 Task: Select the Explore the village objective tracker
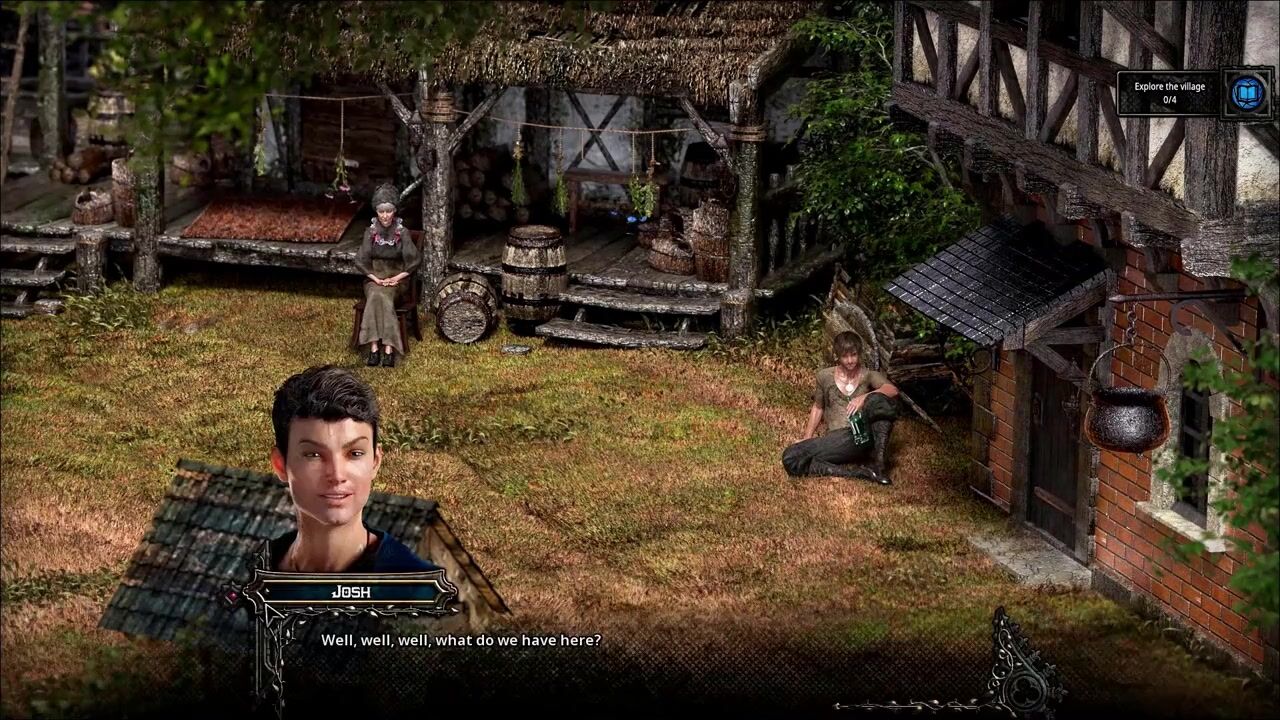(x=1169, y=93)
